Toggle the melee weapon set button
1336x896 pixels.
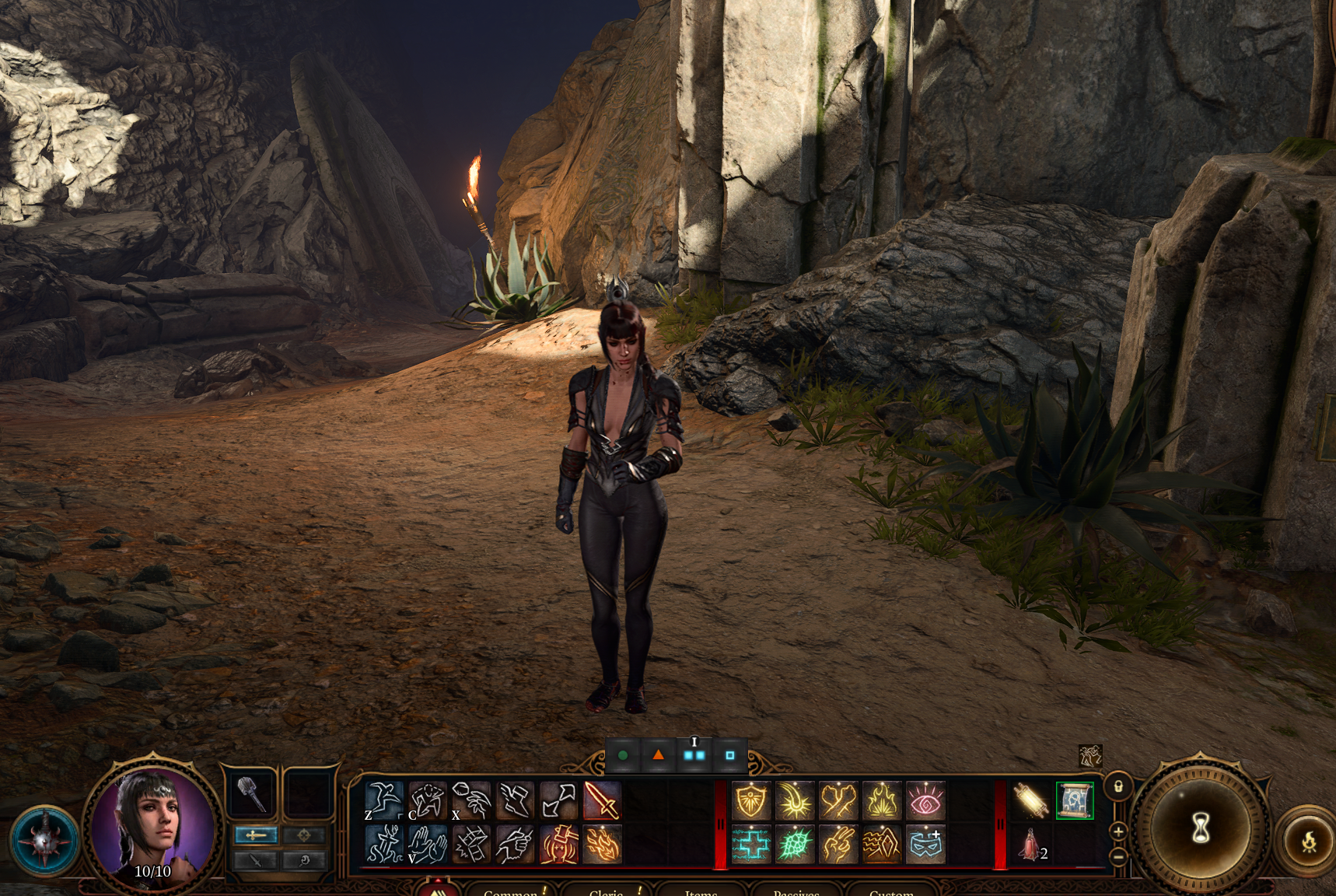click(x=256, y=835)
